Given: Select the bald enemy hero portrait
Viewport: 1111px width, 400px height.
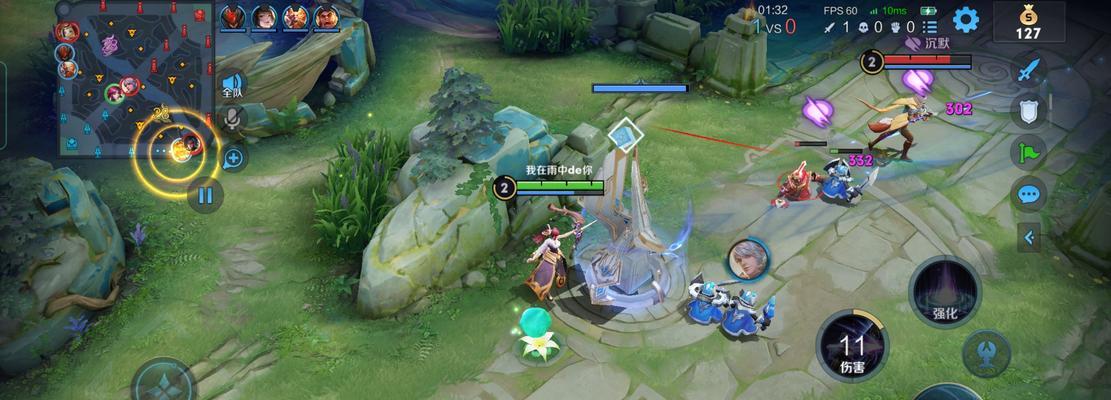Looking at the screenshot, I should [326, 17].
